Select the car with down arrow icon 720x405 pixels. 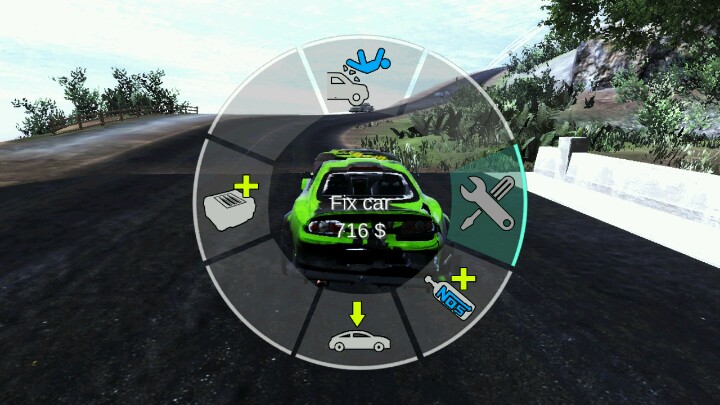coord(359,332)
